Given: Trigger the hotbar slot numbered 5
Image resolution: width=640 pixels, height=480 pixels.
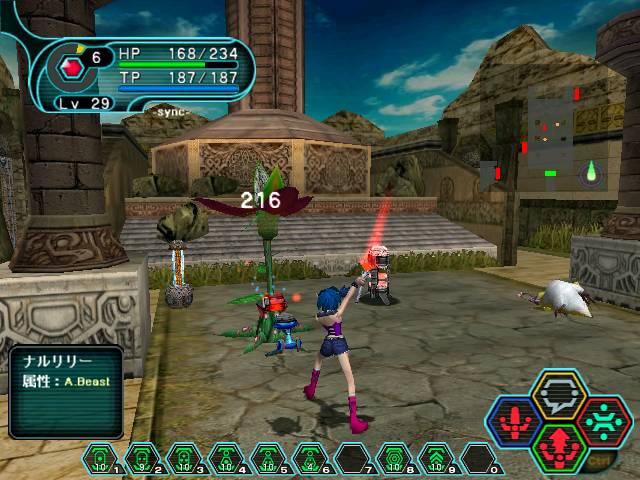Looking at the screenshot, I should 268,457.
